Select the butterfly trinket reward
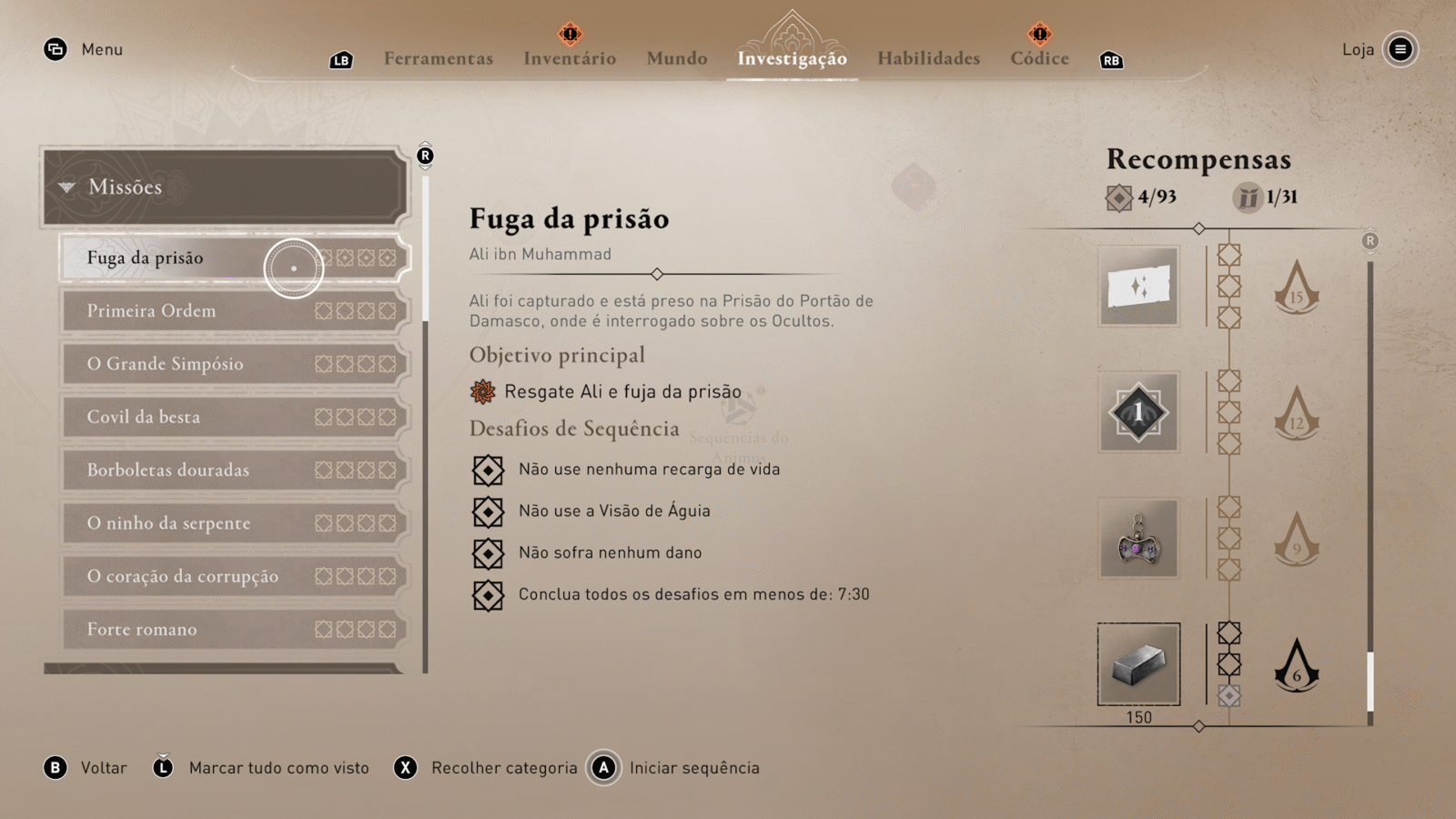The height and width of the screenshot is (819, 1456). [1138, 539]
